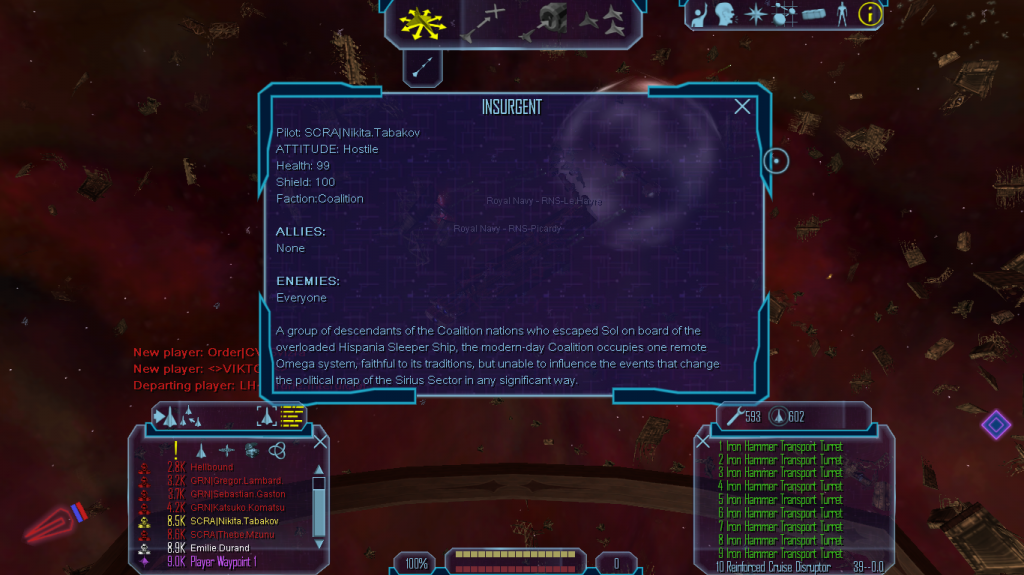Toggle the cruise engine icon below maneuvers
Viewport: 1024px width, 575px height.
(x=422, y=67)
